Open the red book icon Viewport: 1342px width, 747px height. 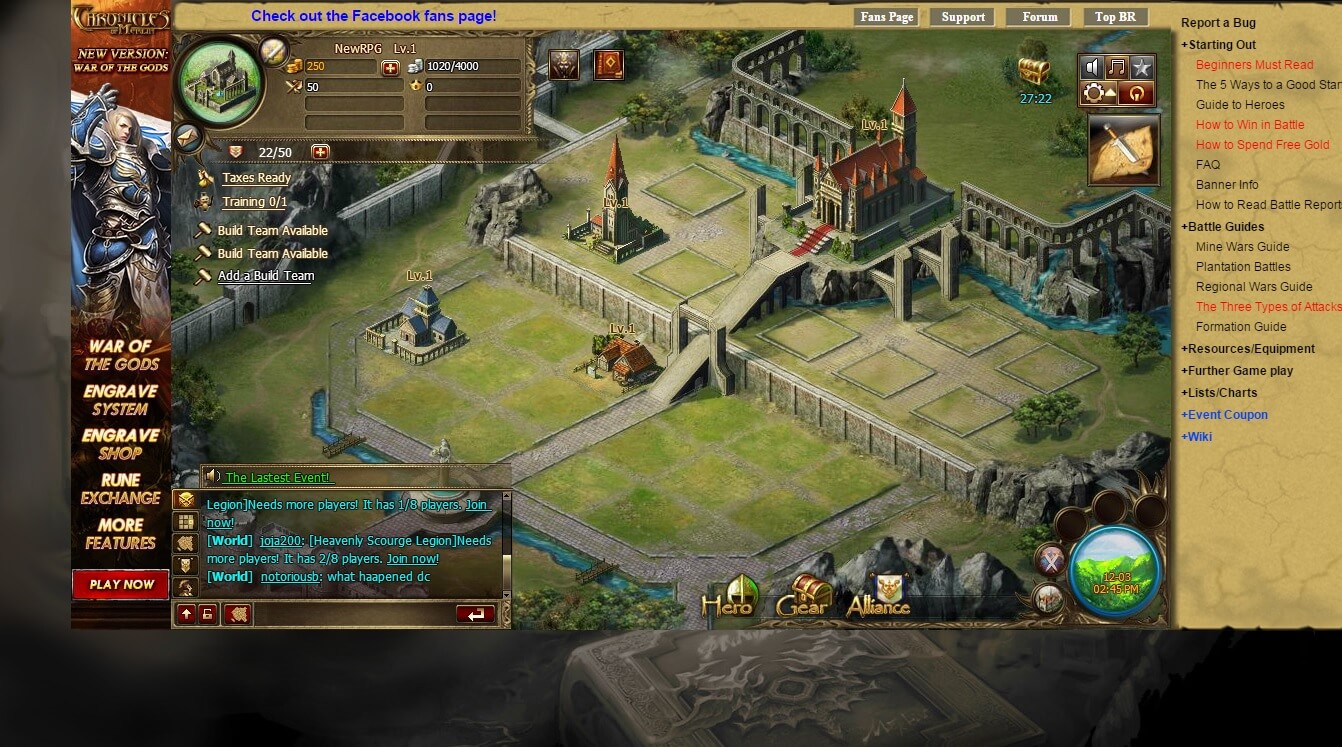point(608,65)
